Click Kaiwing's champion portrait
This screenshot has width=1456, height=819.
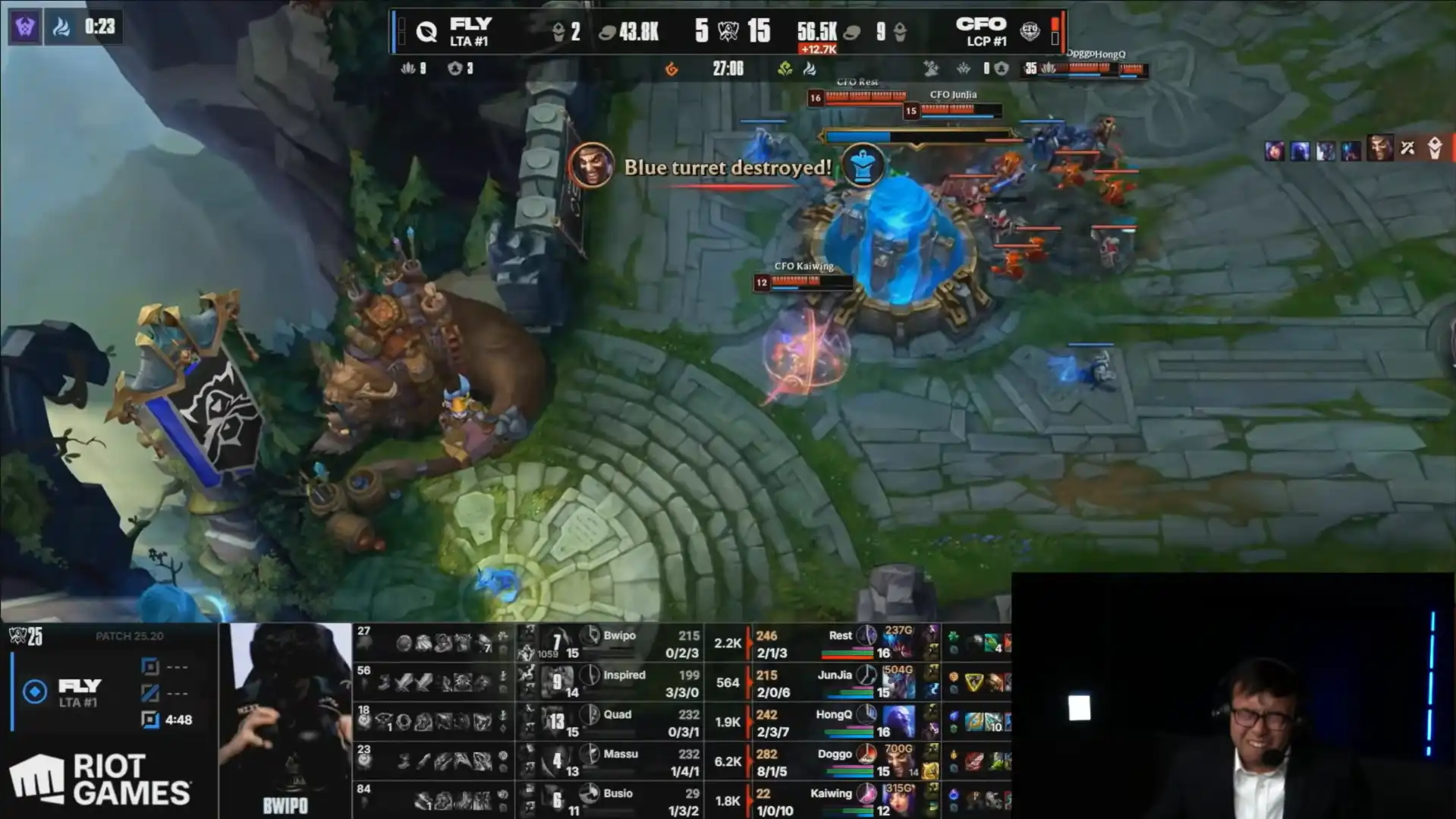[899, 800]
